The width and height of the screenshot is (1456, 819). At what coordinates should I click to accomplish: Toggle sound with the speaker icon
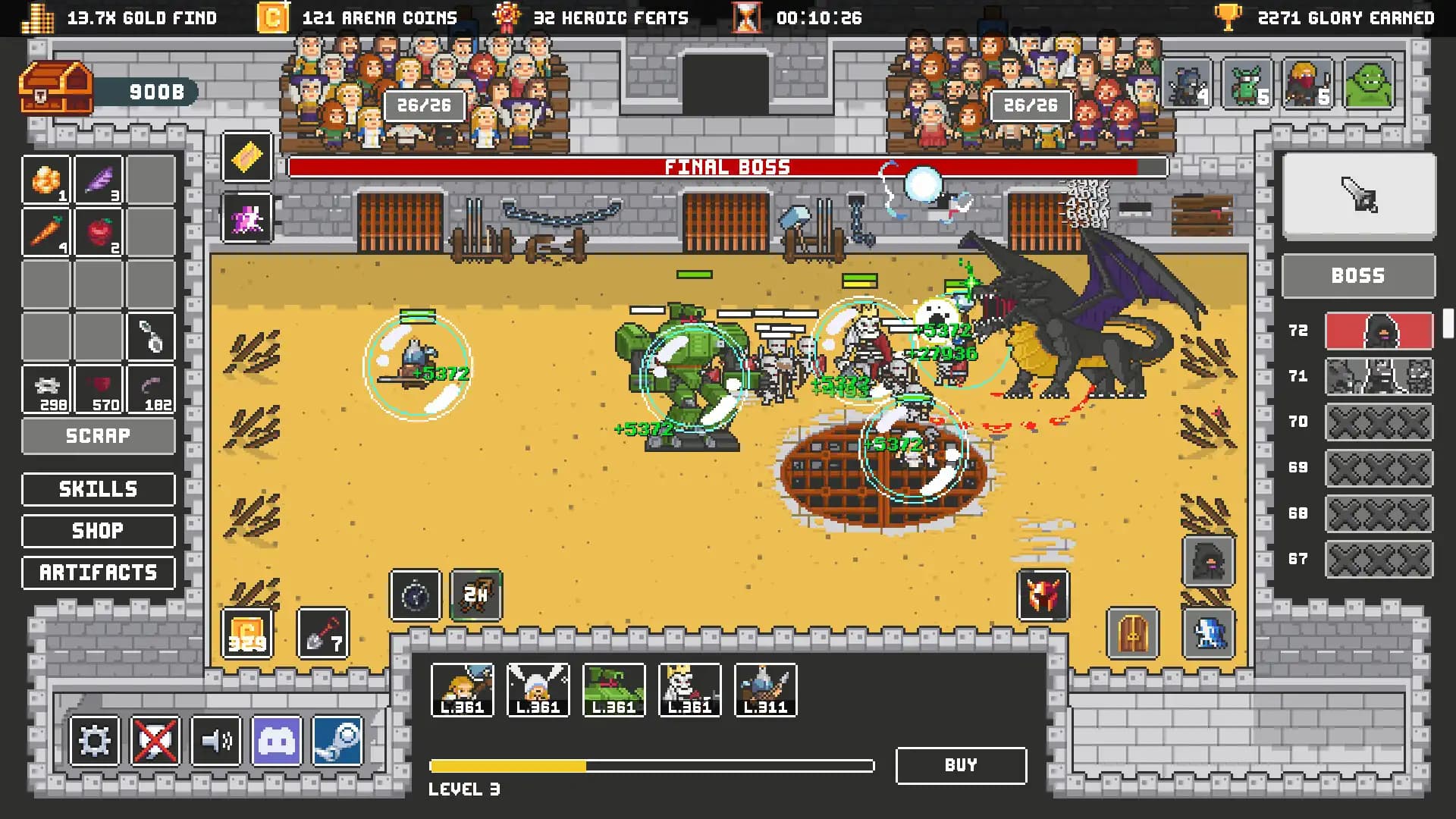(x=218, y=741)
